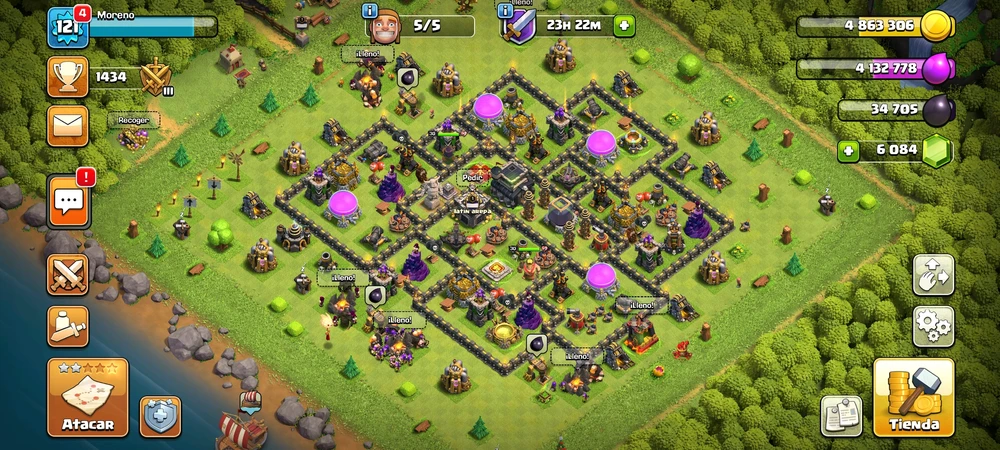The image size is (1000, 450).
Task: Open the crossed swords battle log
Action: click(x=68, y=274)
